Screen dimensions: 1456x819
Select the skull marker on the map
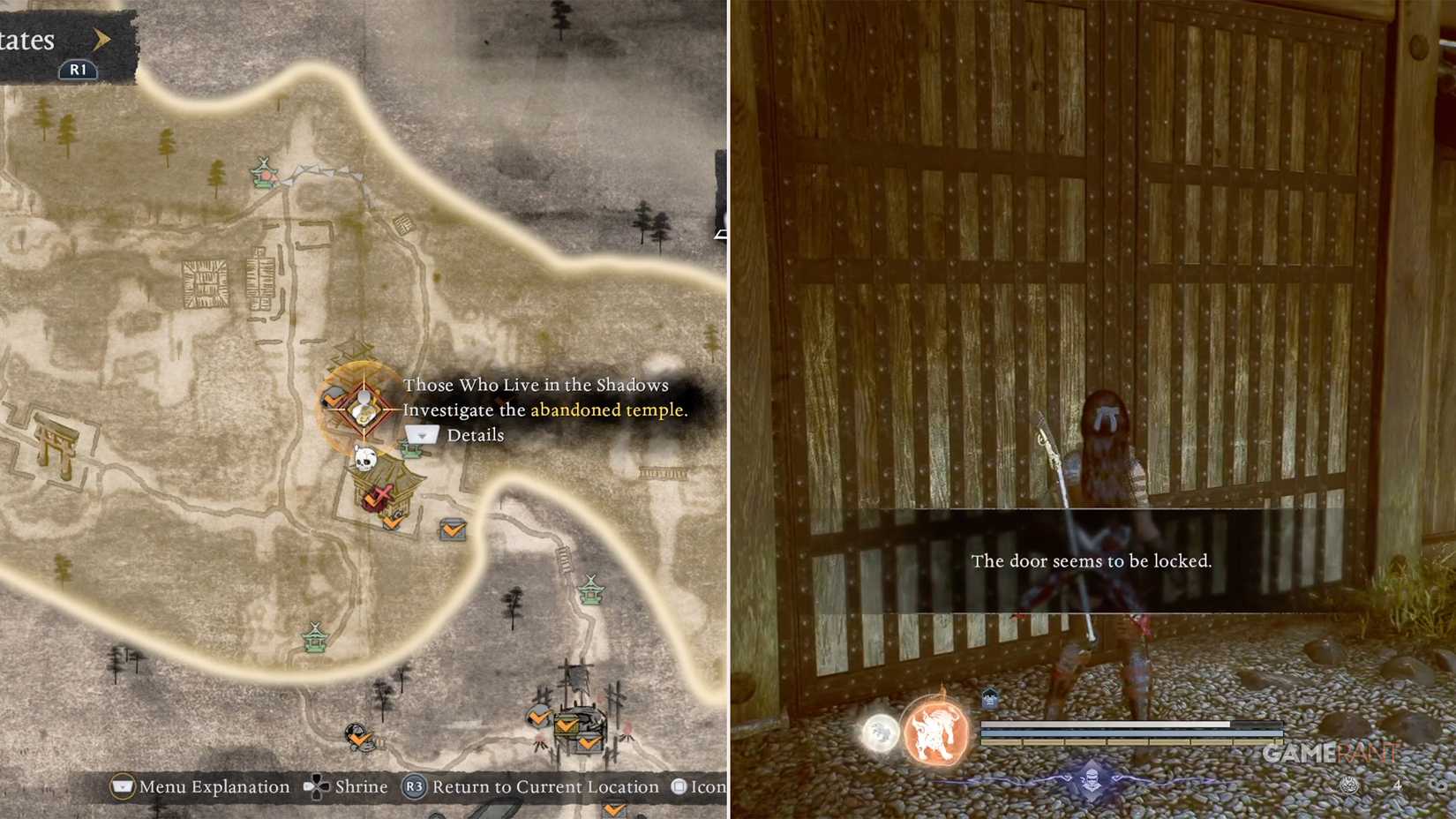click(x=364, y=459)
